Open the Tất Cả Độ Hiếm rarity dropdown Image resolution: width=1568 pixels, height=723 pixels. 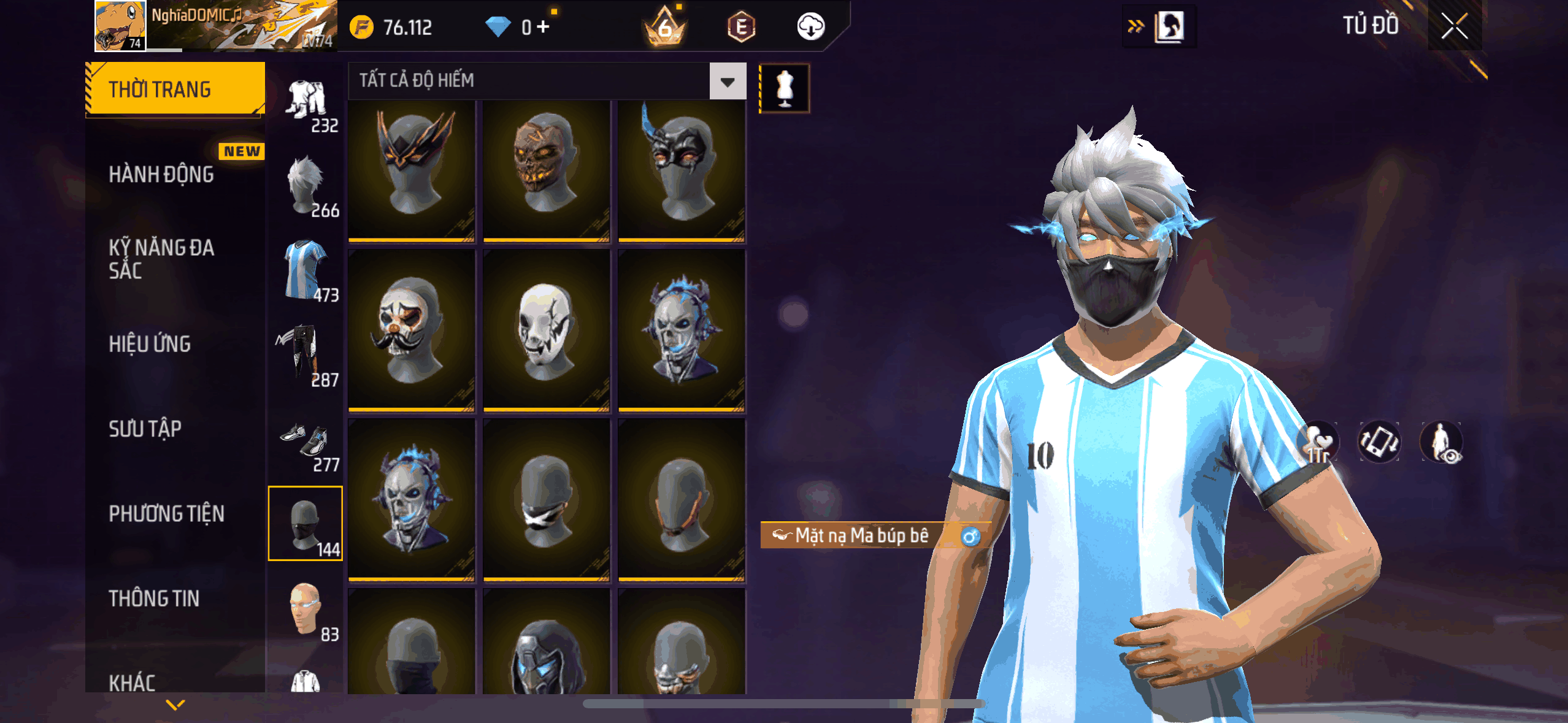tap(728, 82)
